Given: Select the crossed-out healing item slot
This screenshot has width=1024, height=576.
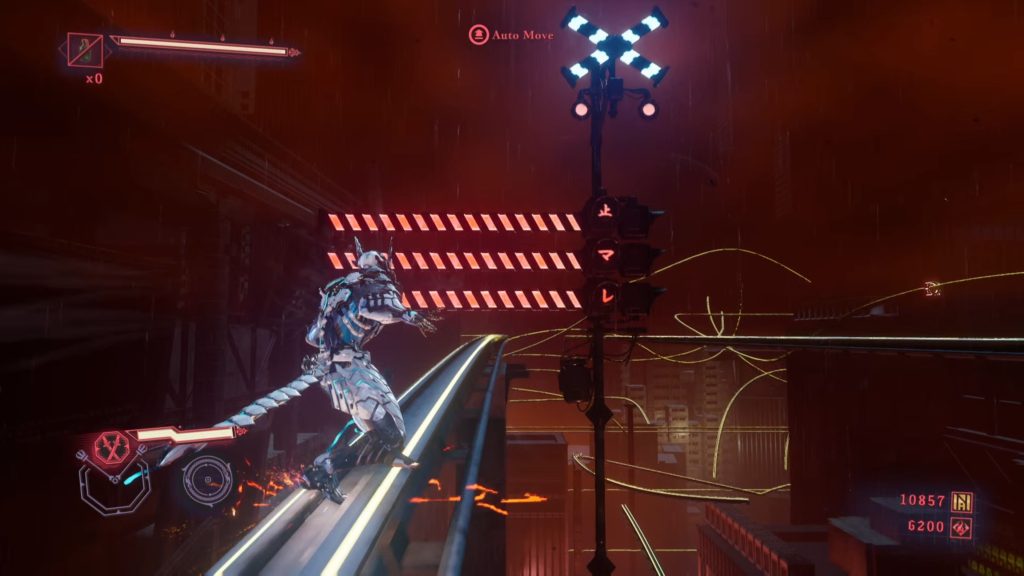Looking at the screenshot, I should [x=85, y=49].
